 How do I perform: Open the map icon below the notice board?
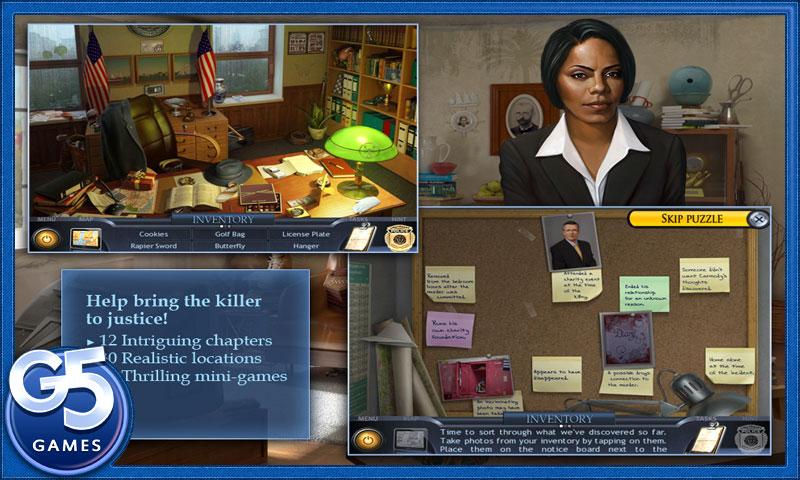408,438
